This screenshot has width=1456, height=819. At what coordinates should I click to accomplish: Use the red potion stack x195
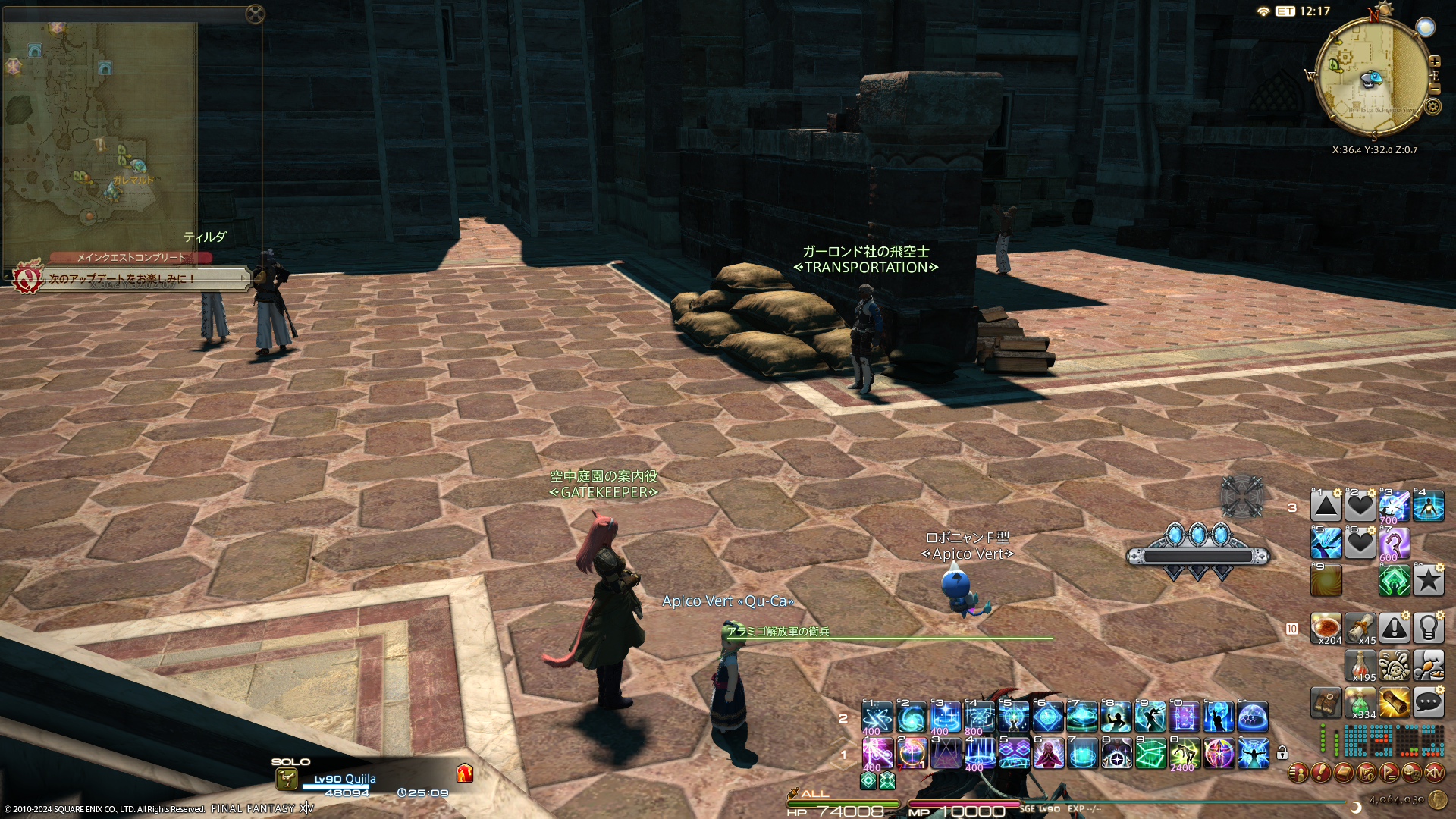tap(1360, 665)
